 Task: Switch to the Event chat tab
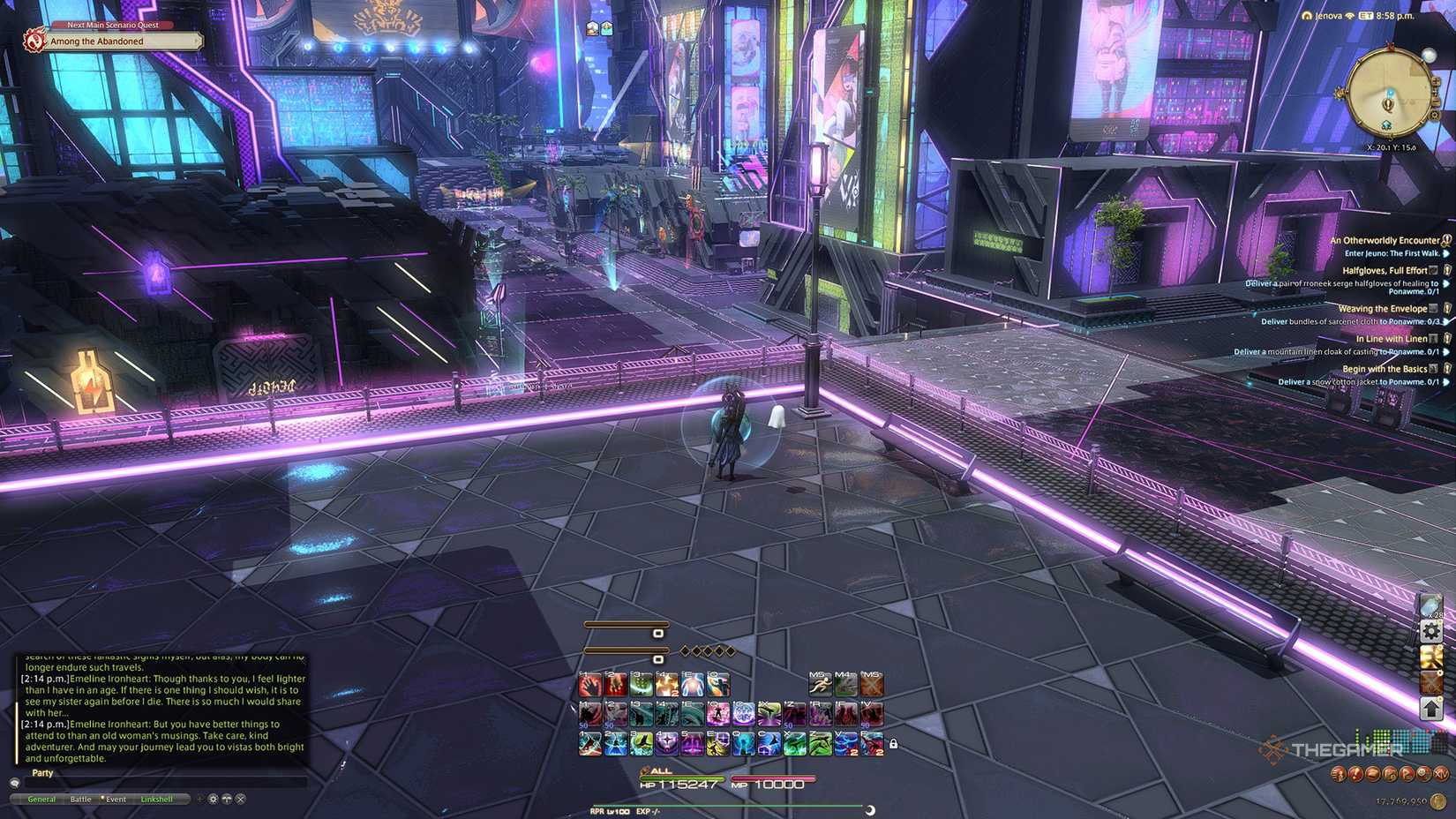tap(114, 799)
